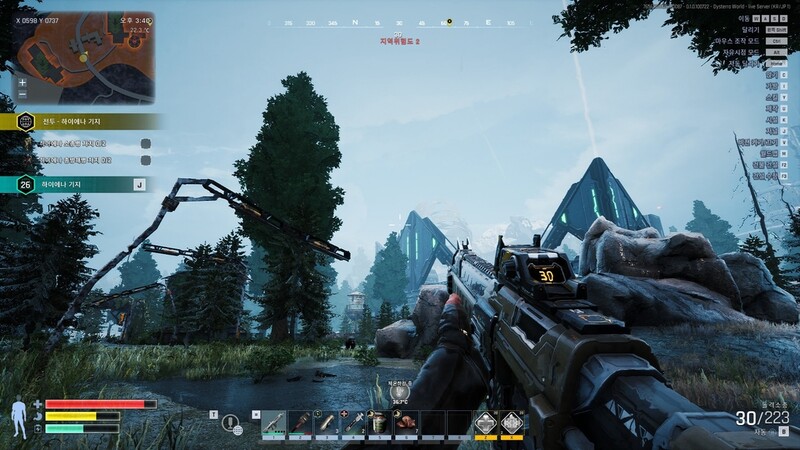The width and height of the screenshot is (800, 450).
Task: Click the character body status silhouette
Action: pos(18,416)
